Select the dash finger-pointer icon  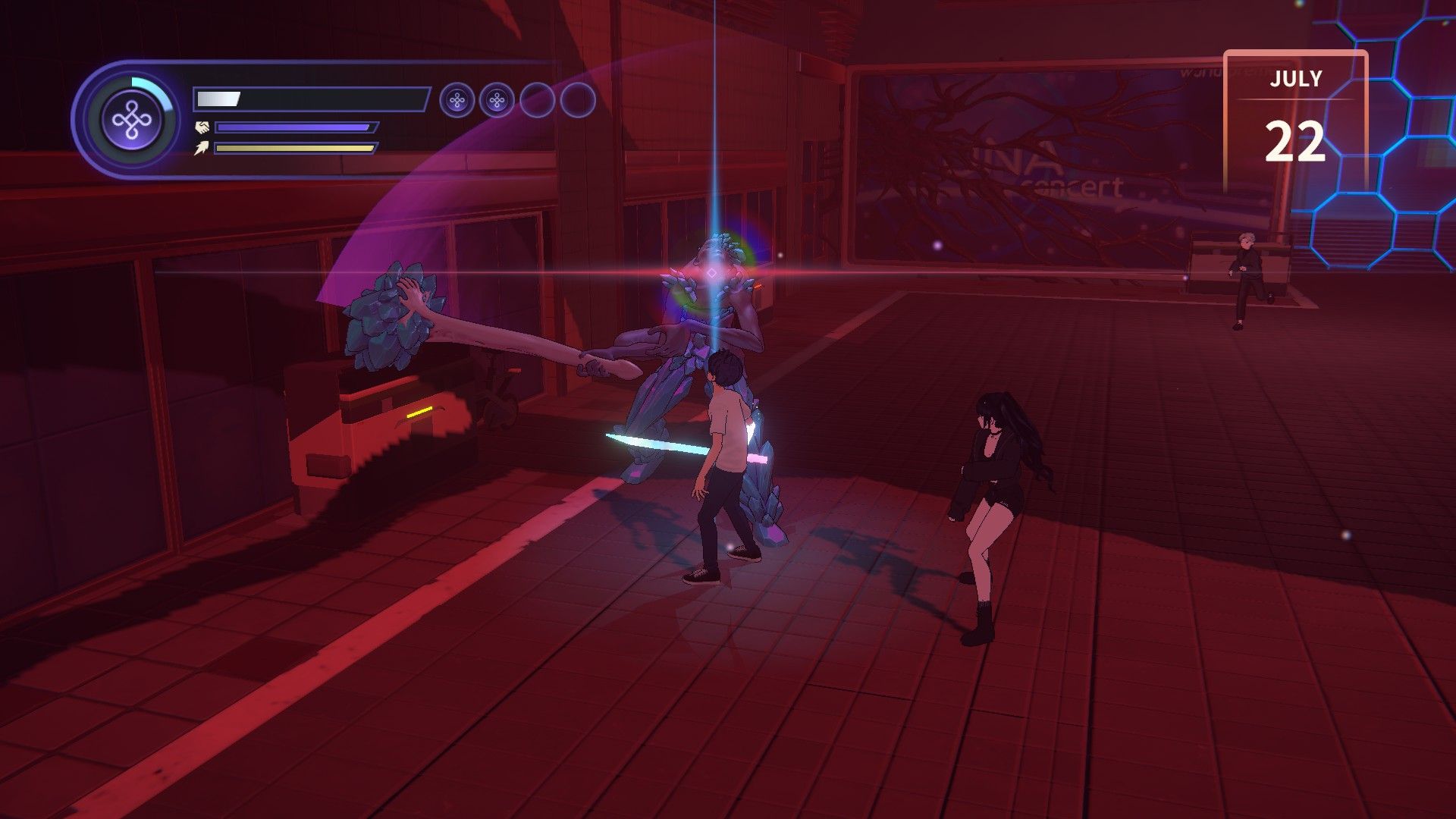[202, 149]
